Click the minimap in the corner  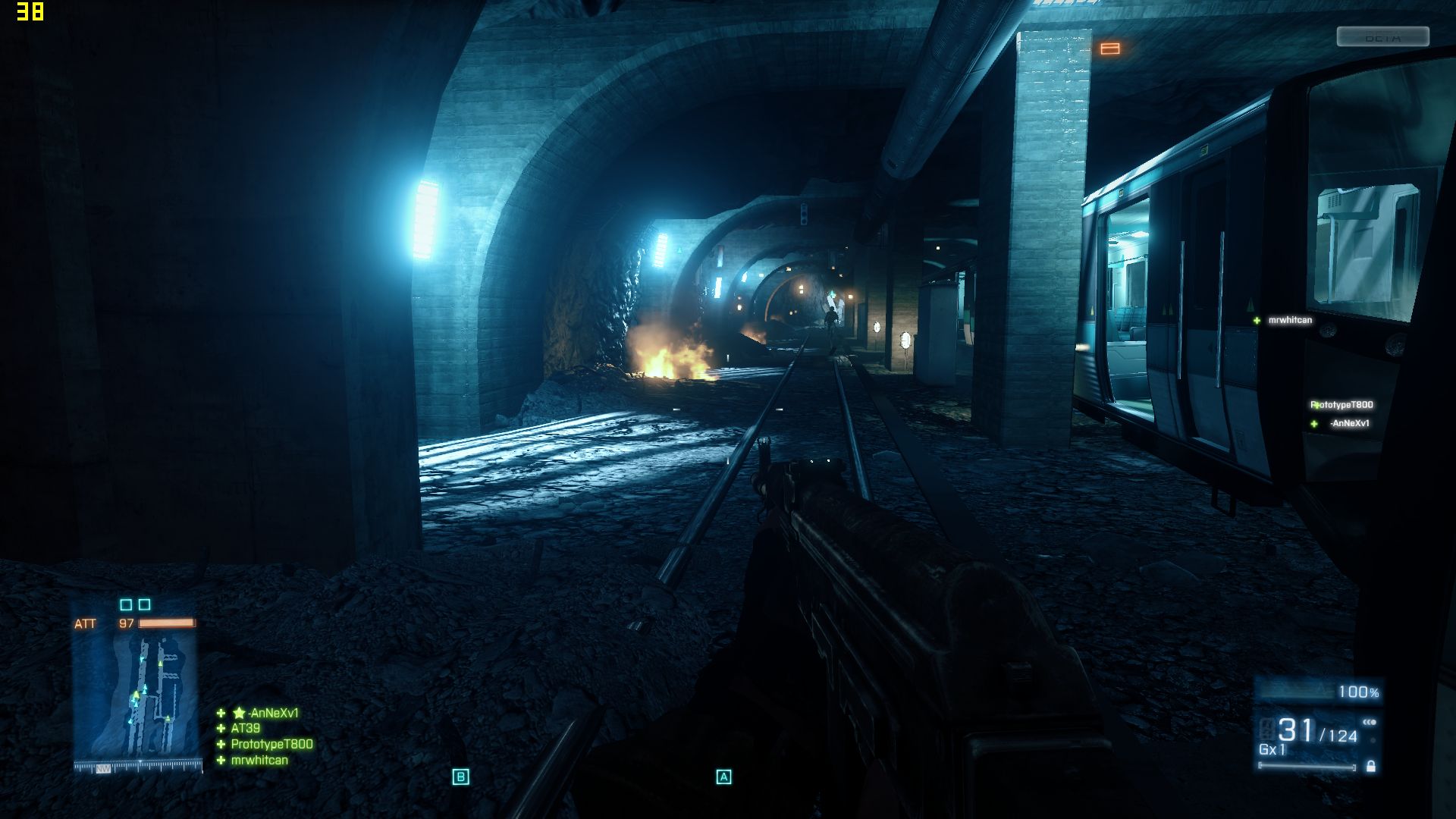coord(136,698)
